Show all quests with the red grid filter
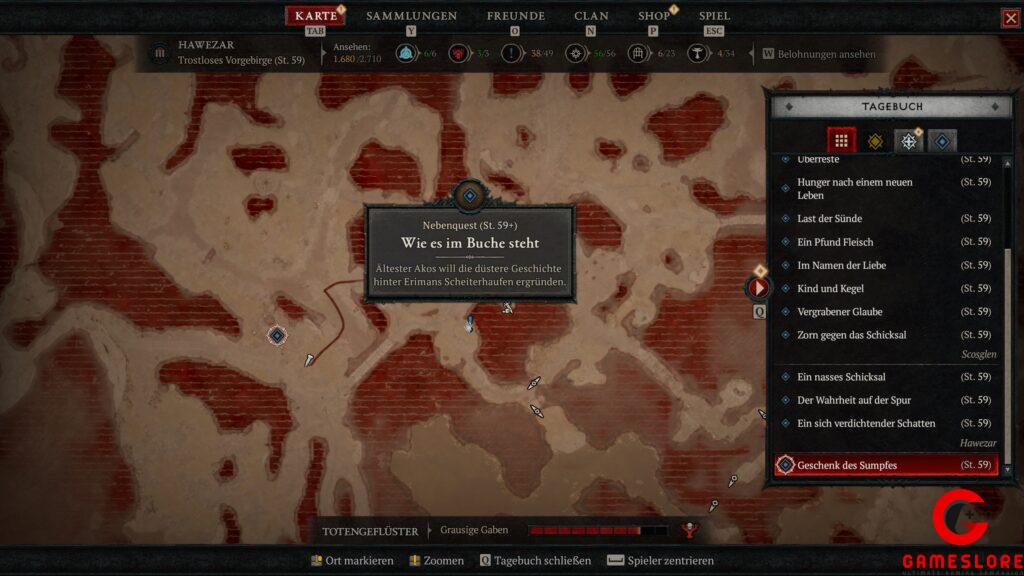1024x576 pixels. tap(841, 141)
